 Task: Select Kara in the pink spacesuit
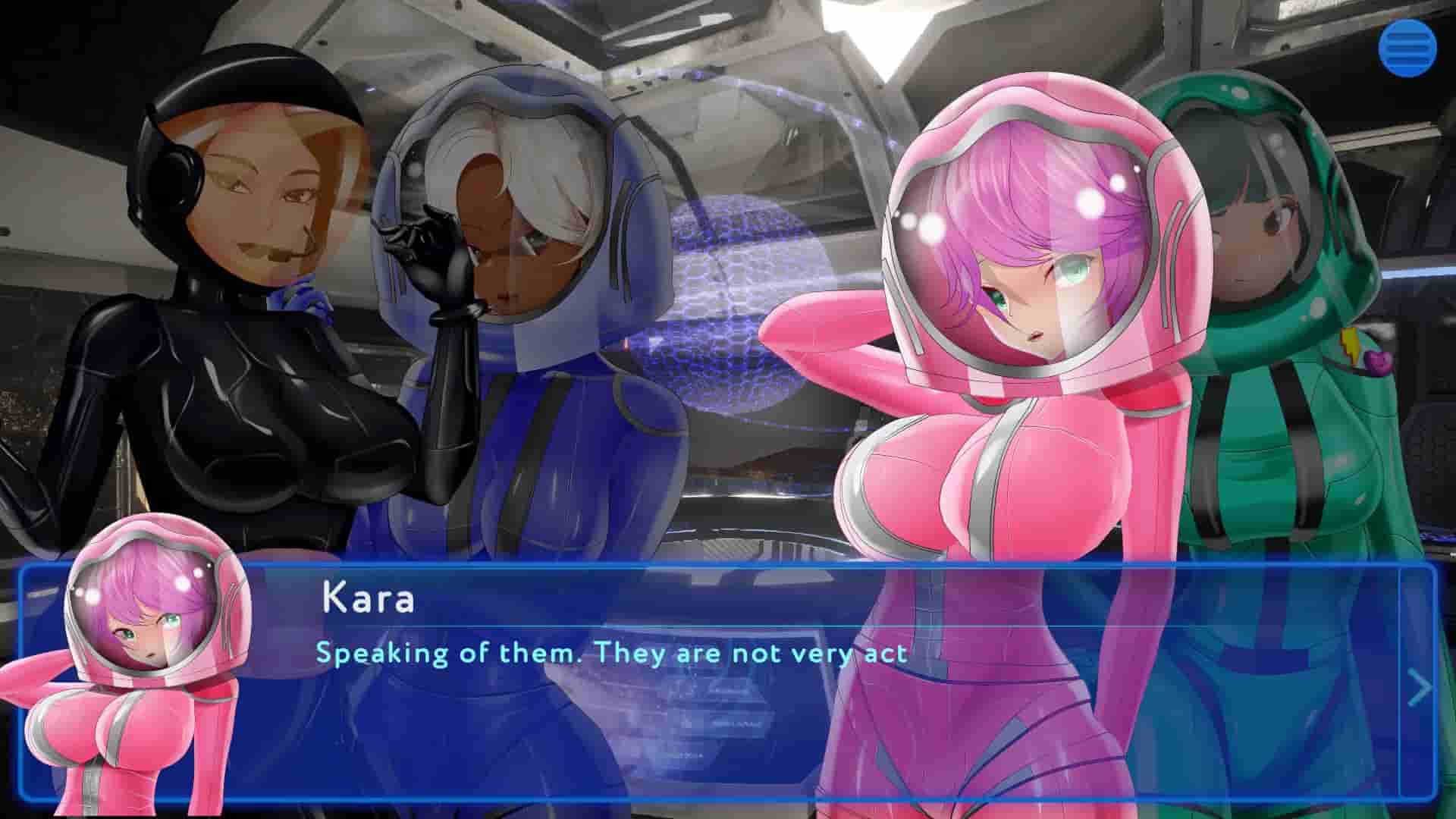coord(1009,341)
